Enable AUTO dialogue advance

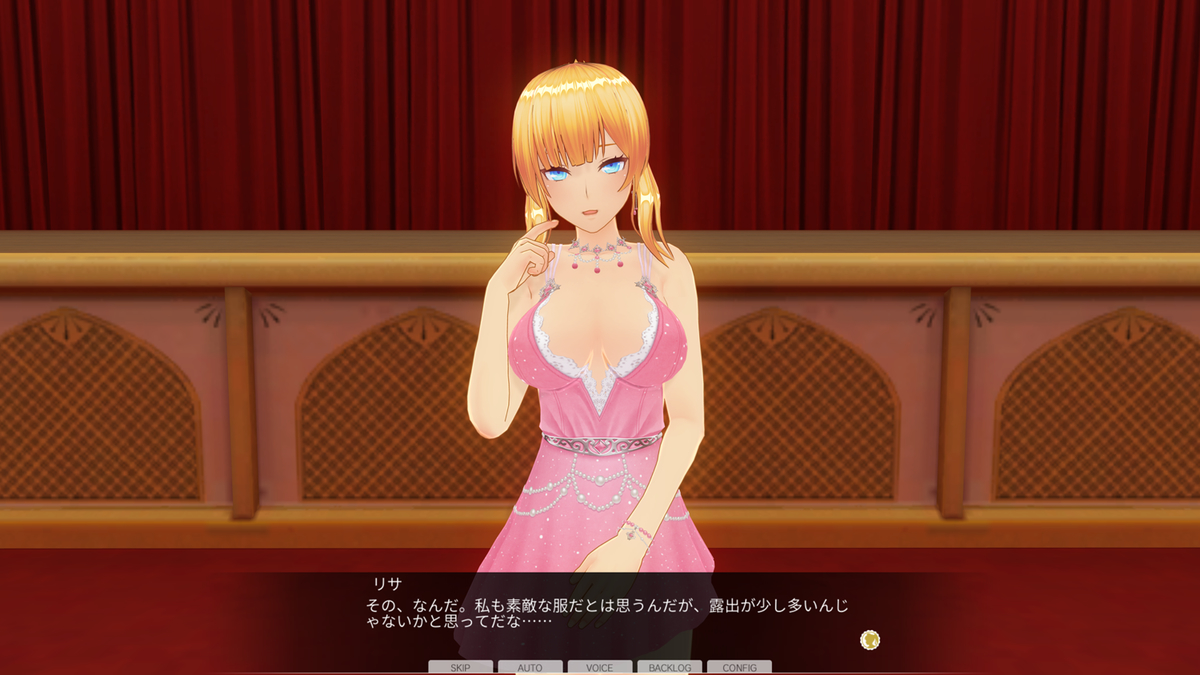tap(530, 667)
